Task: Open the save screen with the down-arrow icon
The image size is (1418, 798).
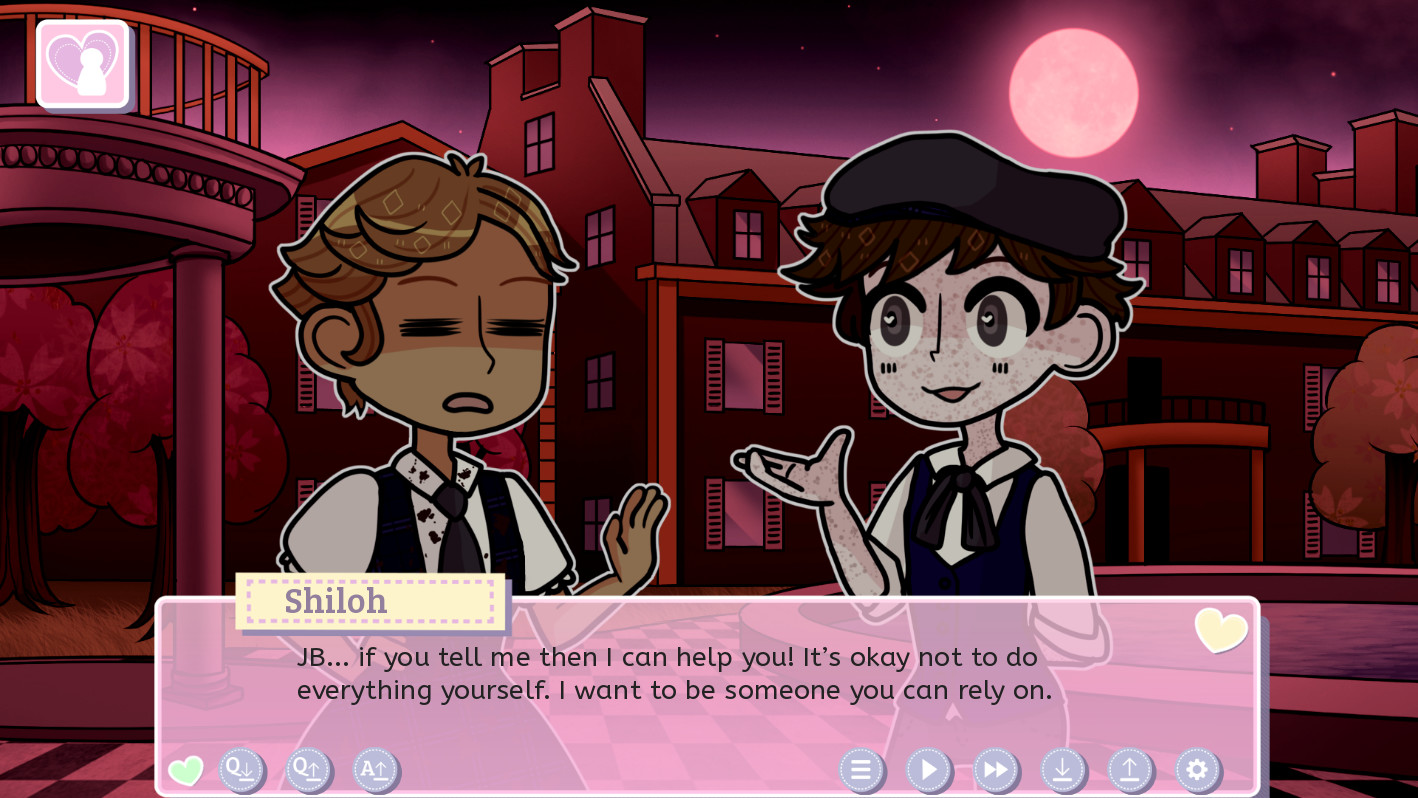Action: point(1062,770)
